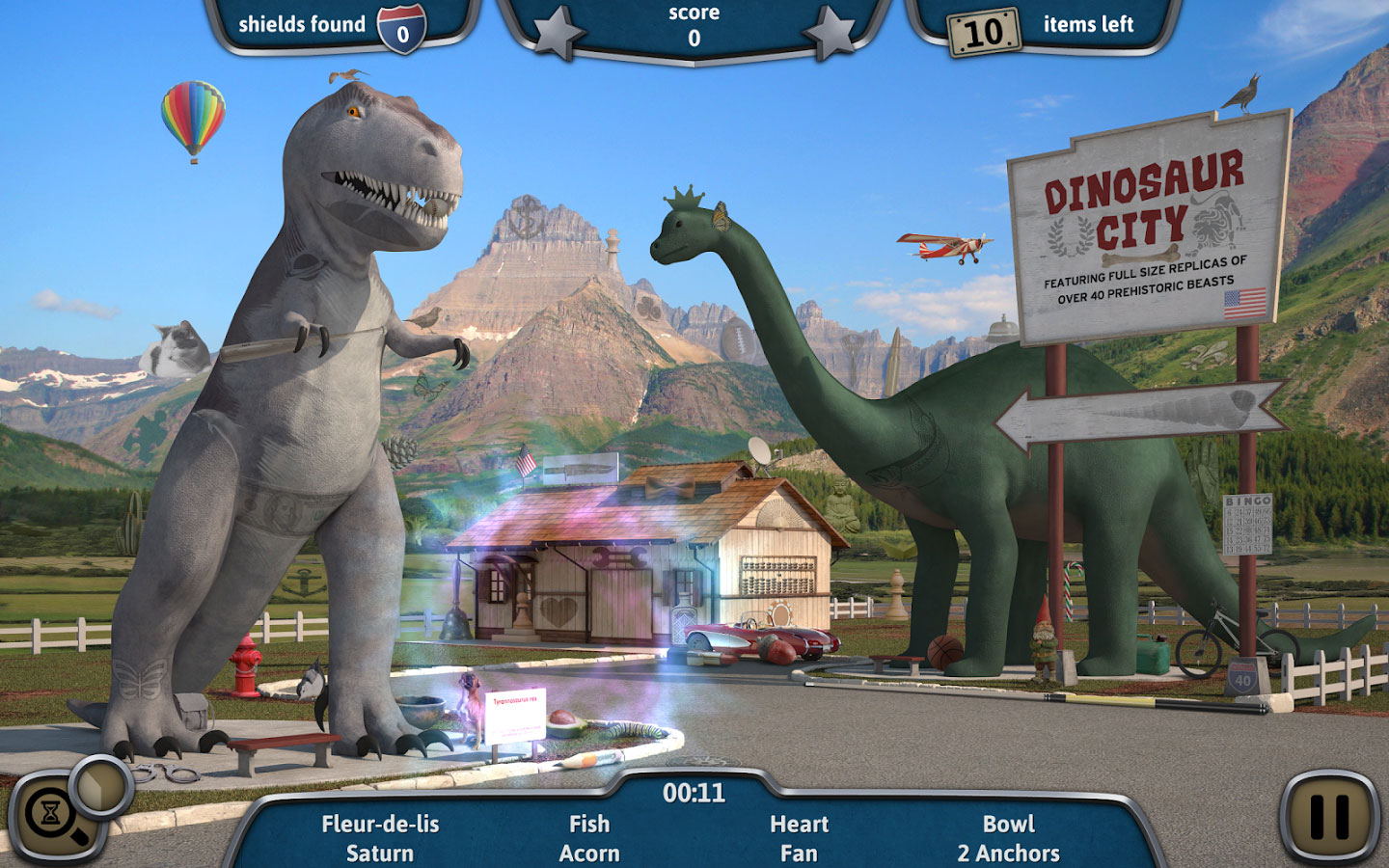
Task: Tap the 2 Anchors list entry
Action: point(1008,853)
